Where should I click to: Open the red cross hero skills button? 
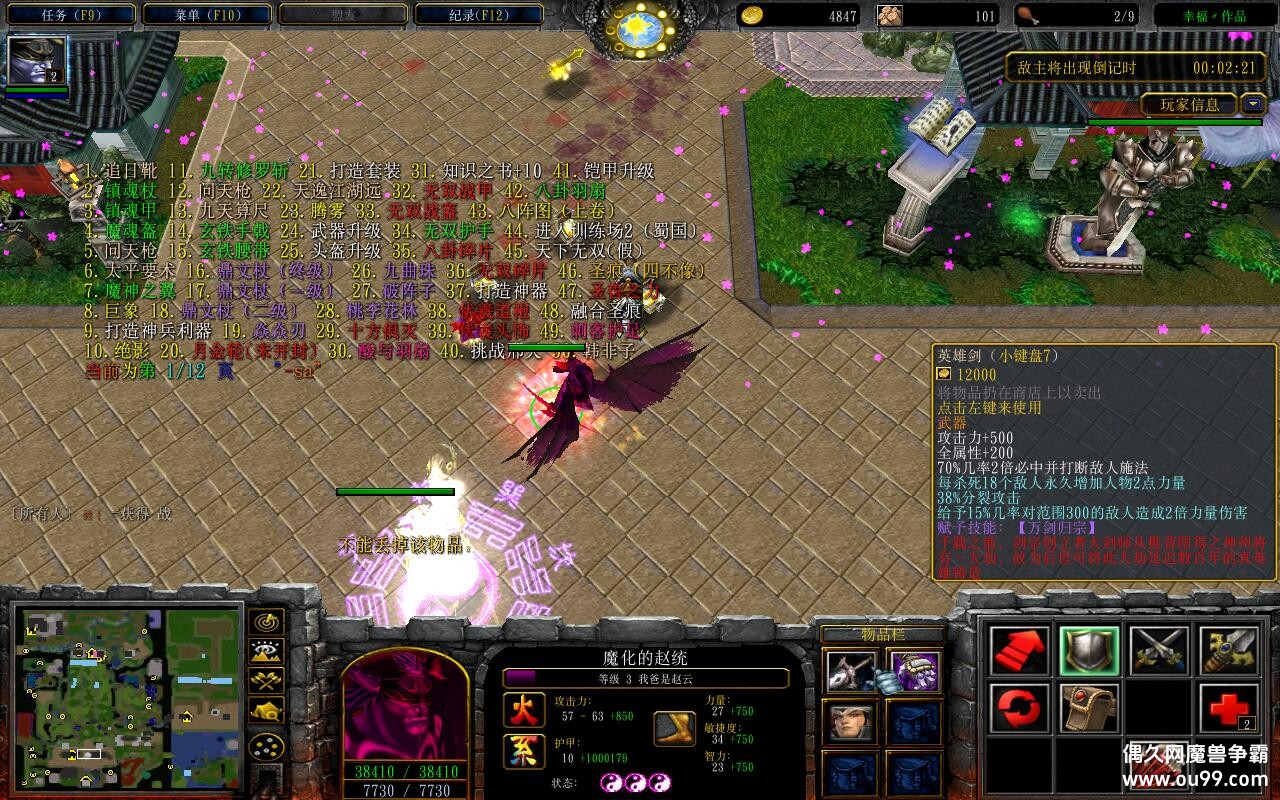pyautogui.click(x=1229, y=709)
